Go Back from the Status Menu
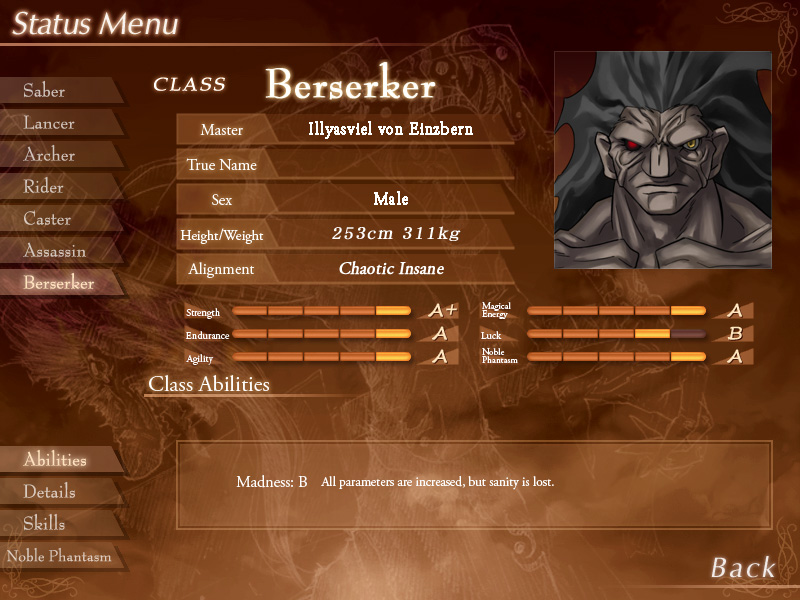 [x=743, y=568]
